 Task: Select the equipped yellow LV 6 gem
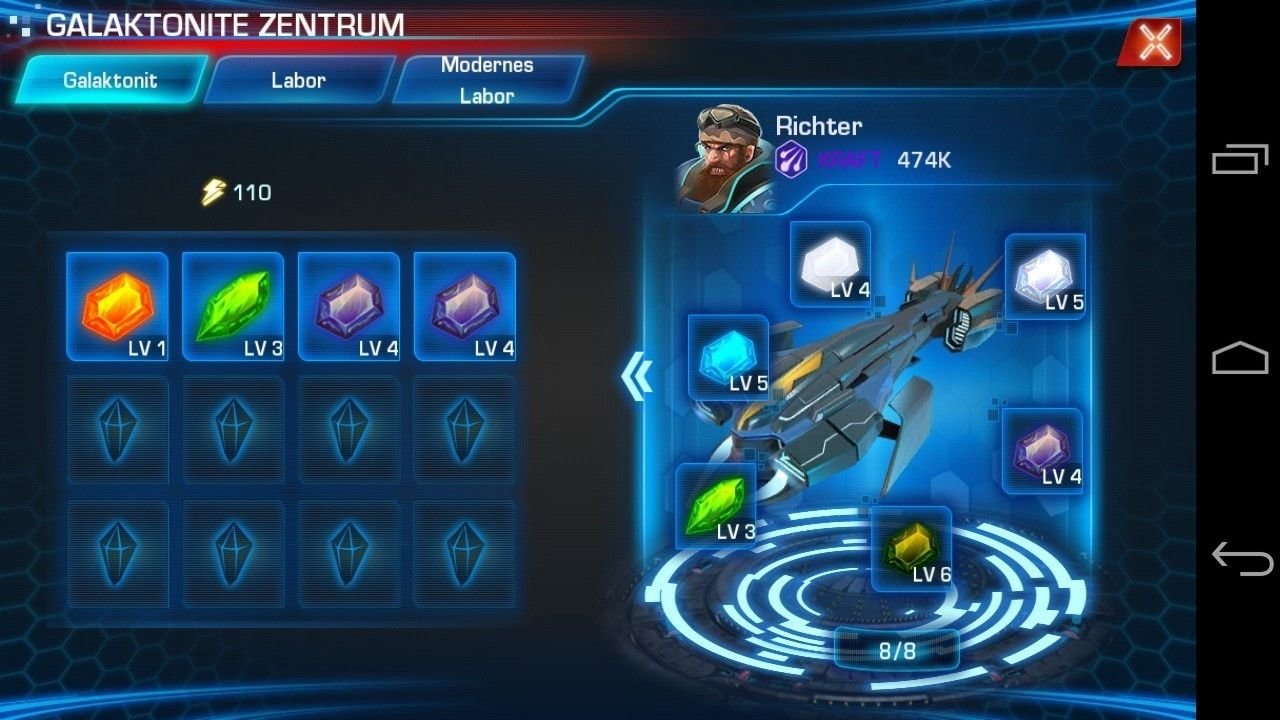pyautogui.click(x=911, y=548)
